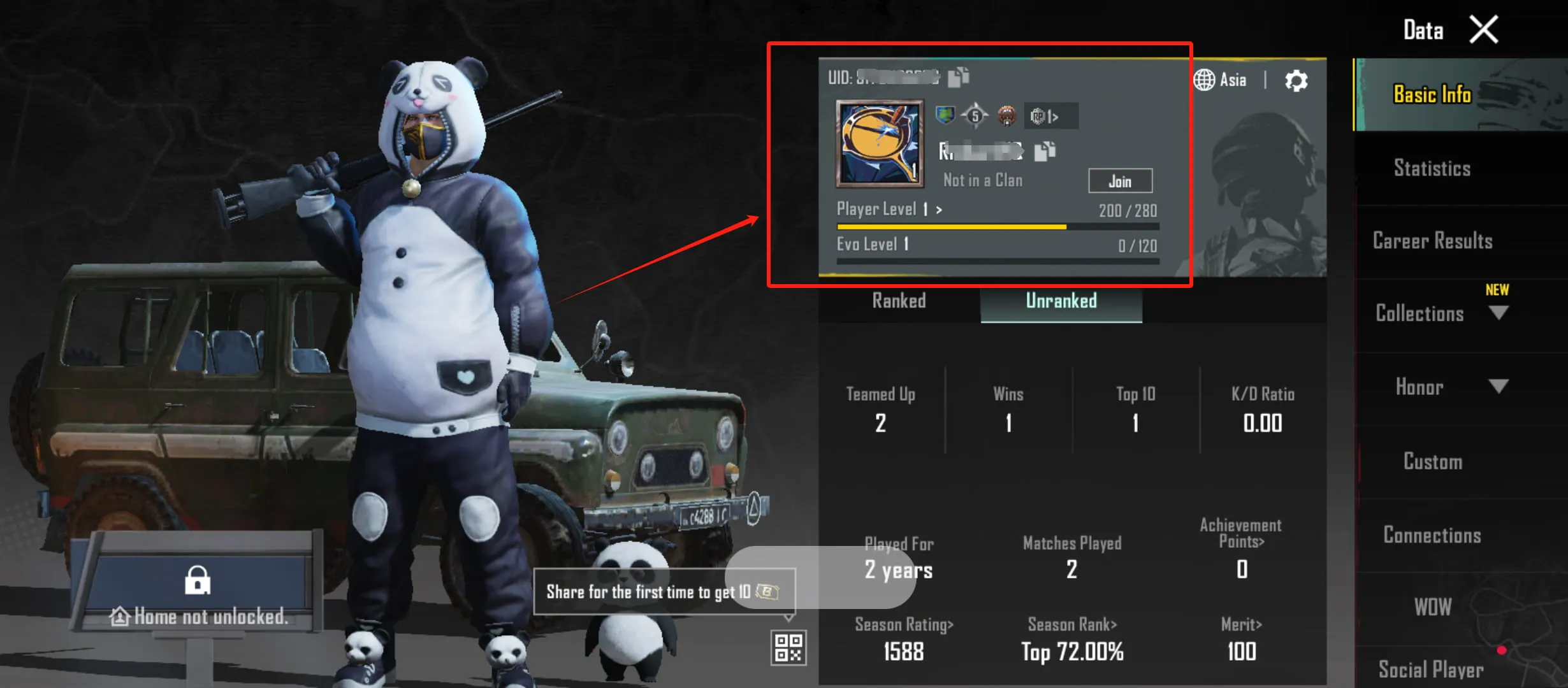Click the pan avatar thumbnail

[880, 142]
